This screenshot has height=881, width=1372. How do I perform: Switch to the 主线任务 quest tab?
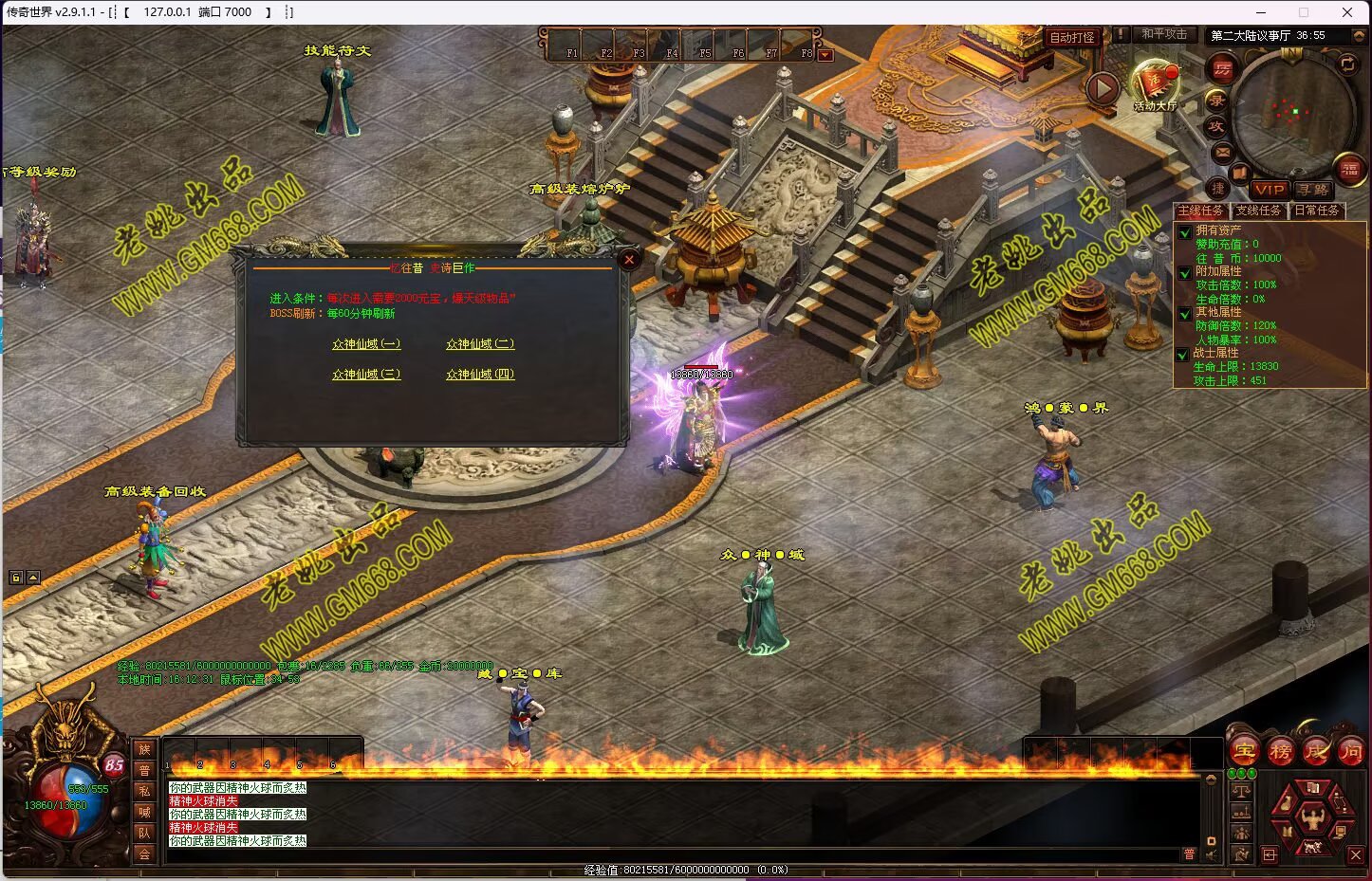[x=1200, y=211]
